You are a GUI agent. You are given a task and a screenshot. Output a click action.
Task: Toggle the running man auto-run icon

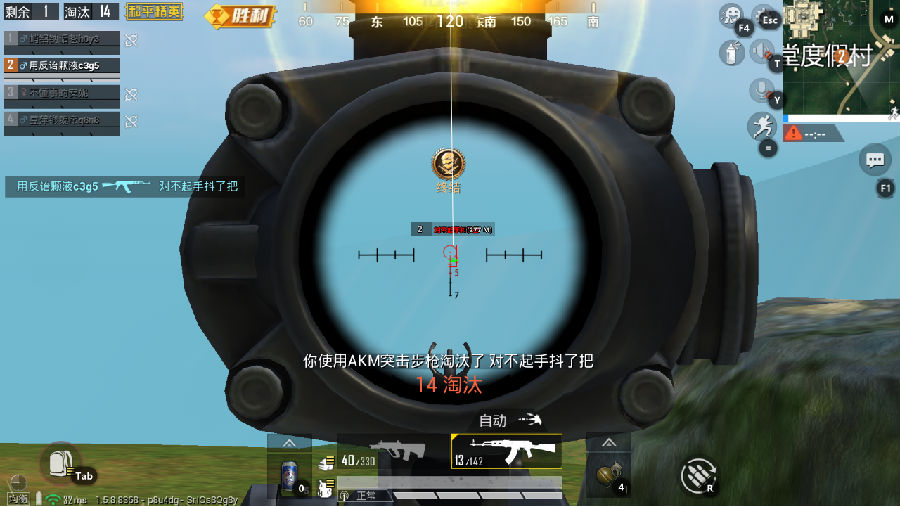(x=761, y=125)
